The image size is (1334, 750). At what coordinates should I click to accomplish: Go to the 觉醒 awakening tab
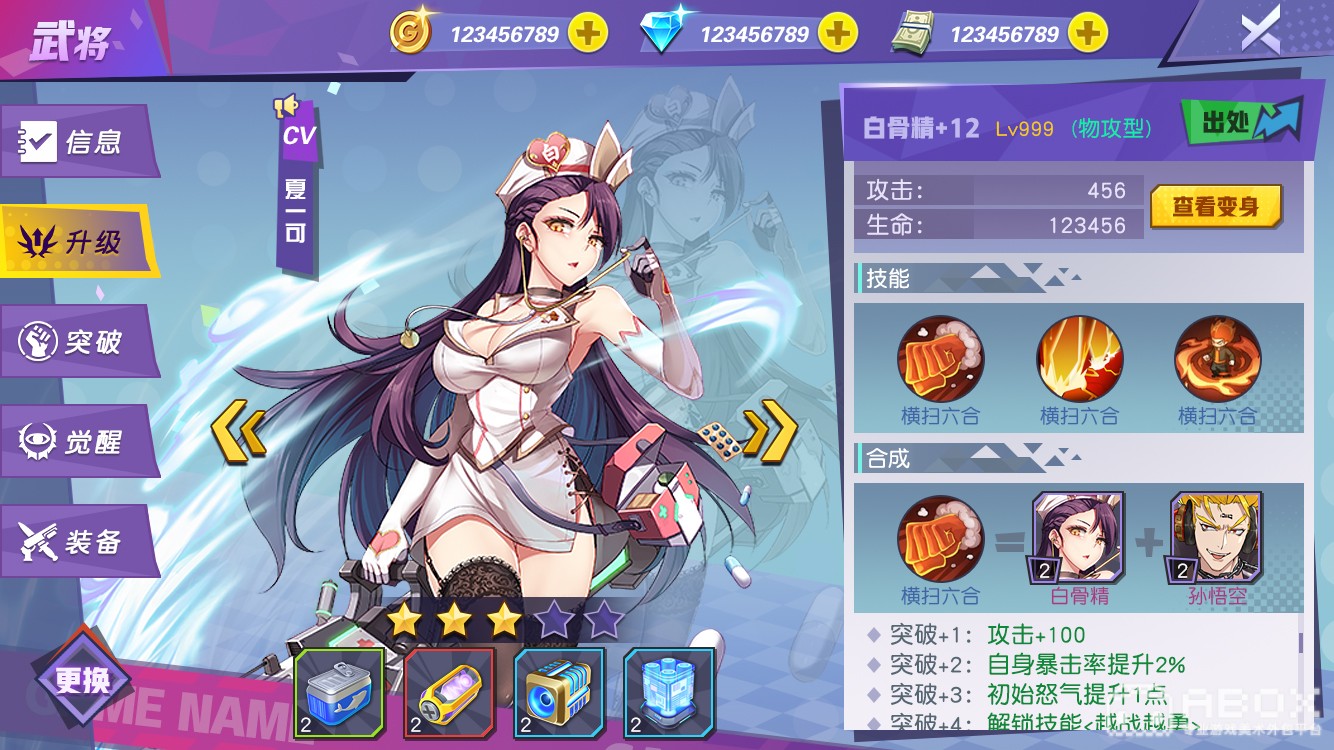pos(78,441)
